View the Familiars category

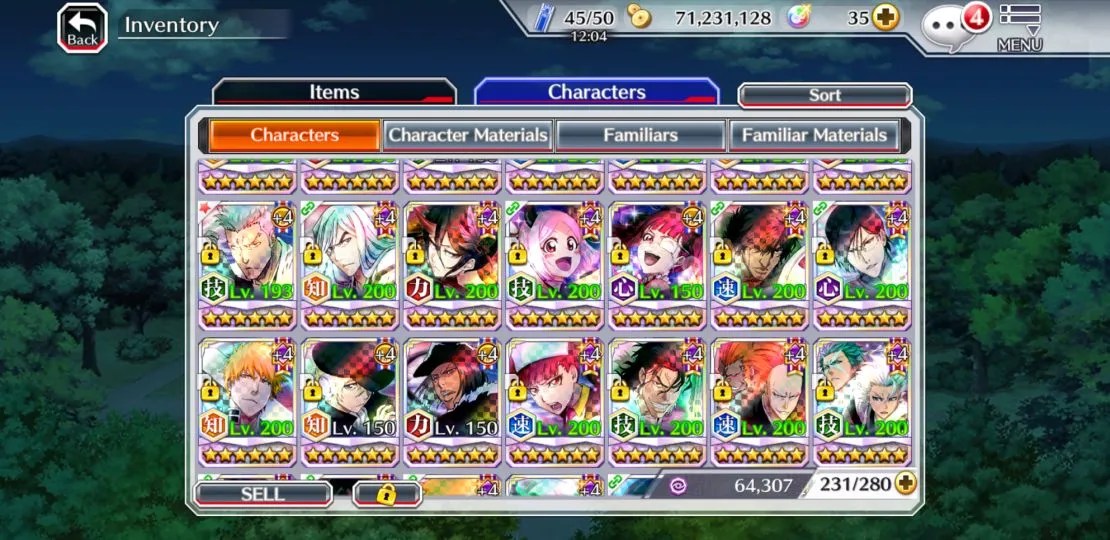(x=640, y=135)
